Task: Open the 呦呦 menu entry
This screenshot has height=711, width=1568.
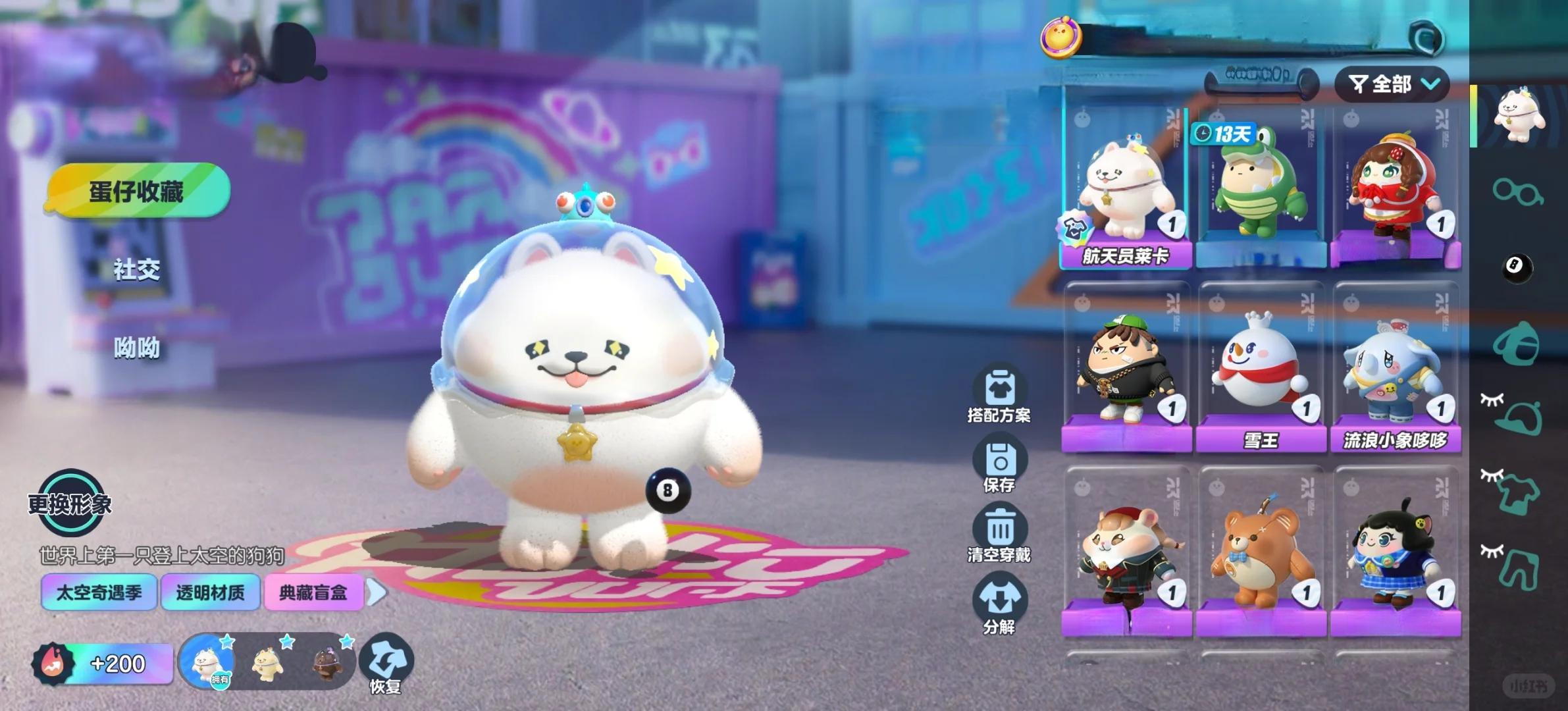Action: pyautogui.click(x=137, y=347)
